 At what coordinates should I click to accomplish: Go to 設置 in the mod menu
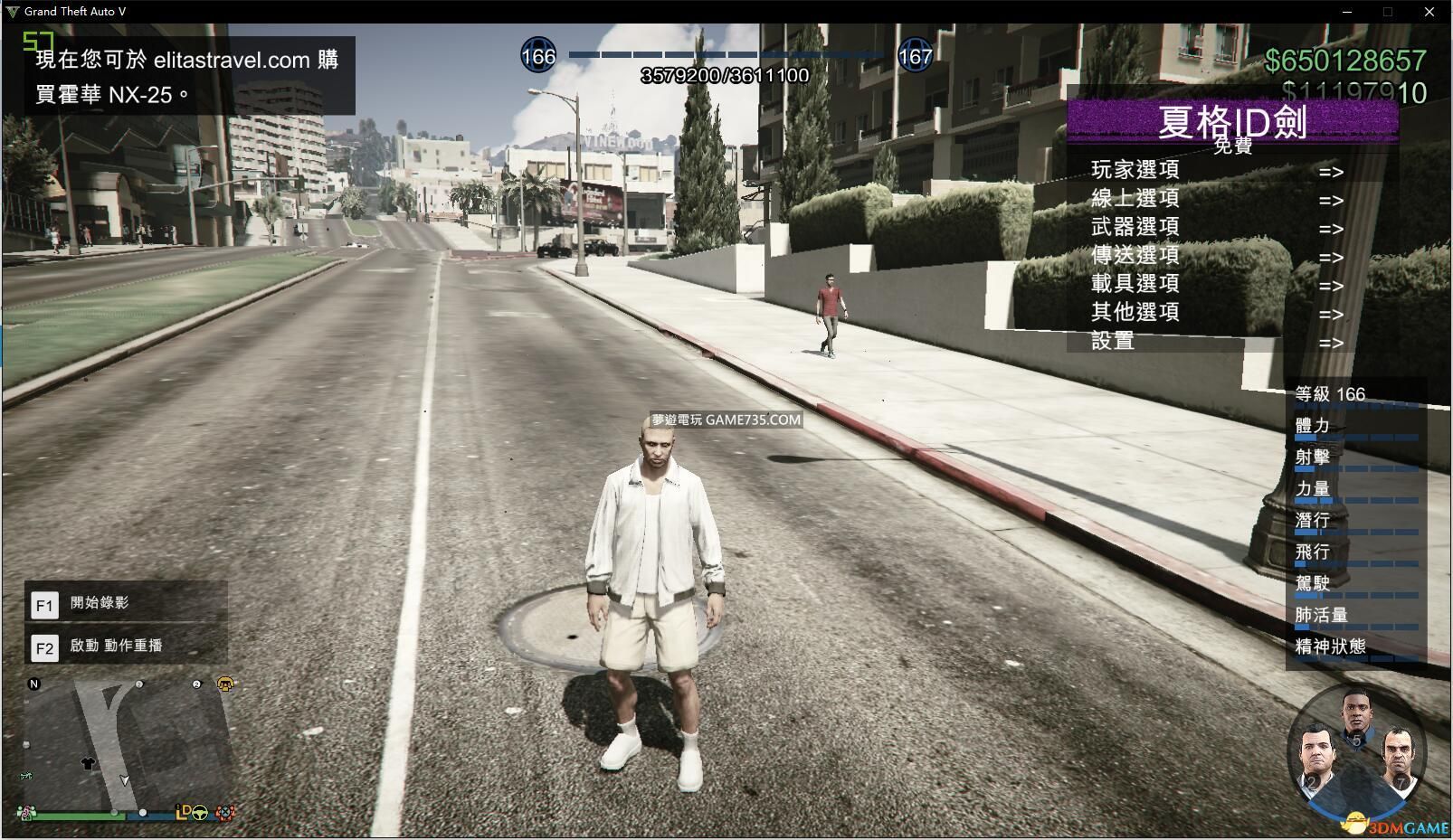[x=1113, y=341]
